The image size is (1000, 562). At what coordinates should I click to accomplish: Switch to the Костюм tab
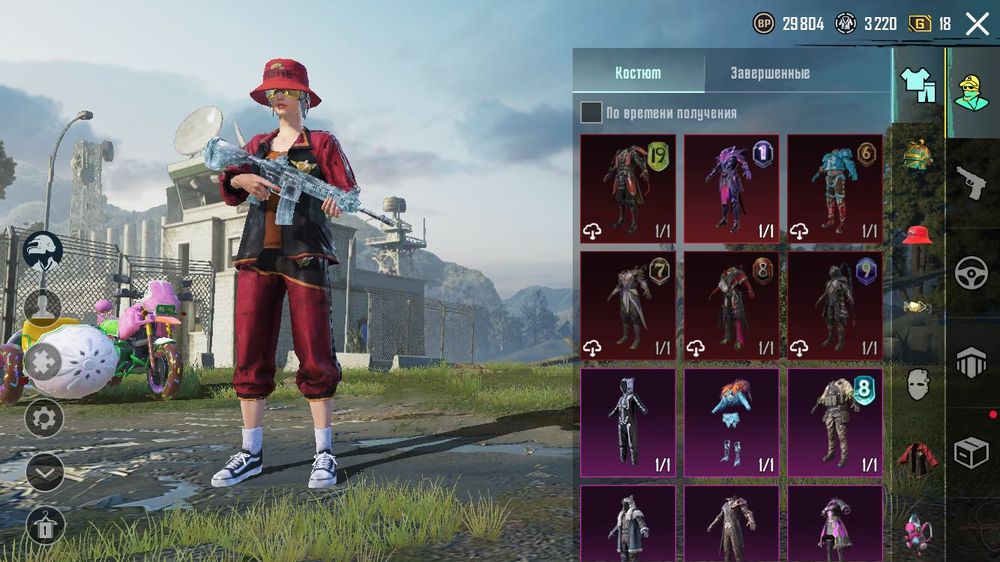coord(637,73)
